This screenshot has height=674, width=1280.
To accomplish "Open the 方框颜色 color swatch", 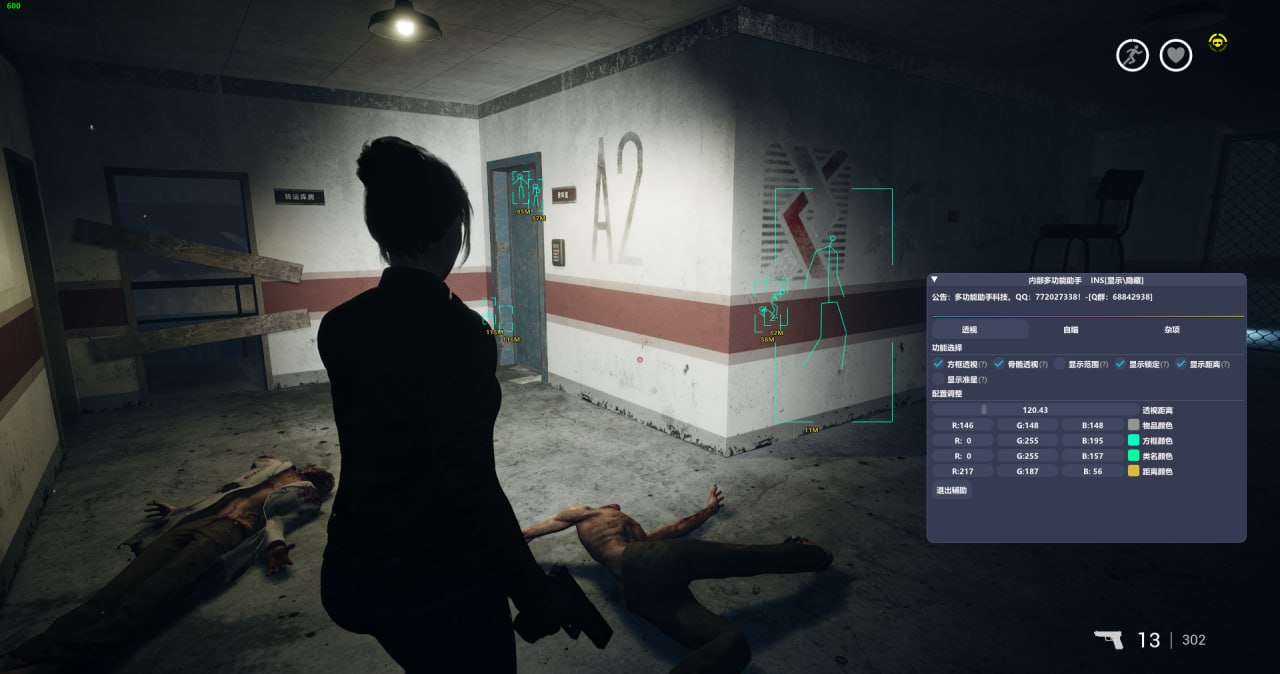I will point(1134,440).
